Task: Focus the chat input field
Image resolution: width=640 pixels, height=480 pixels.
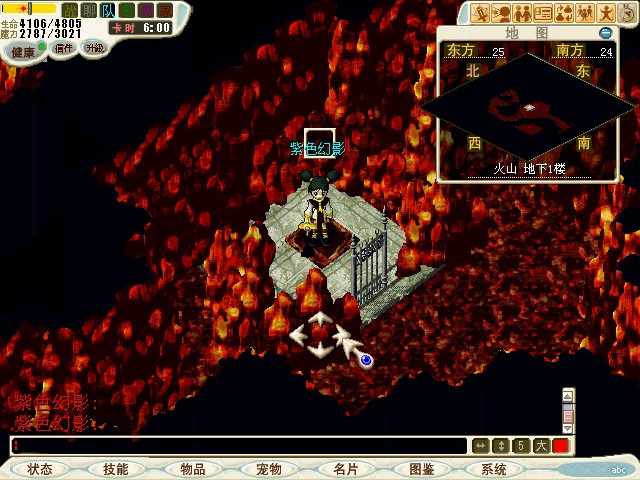Action: [240, 446]
